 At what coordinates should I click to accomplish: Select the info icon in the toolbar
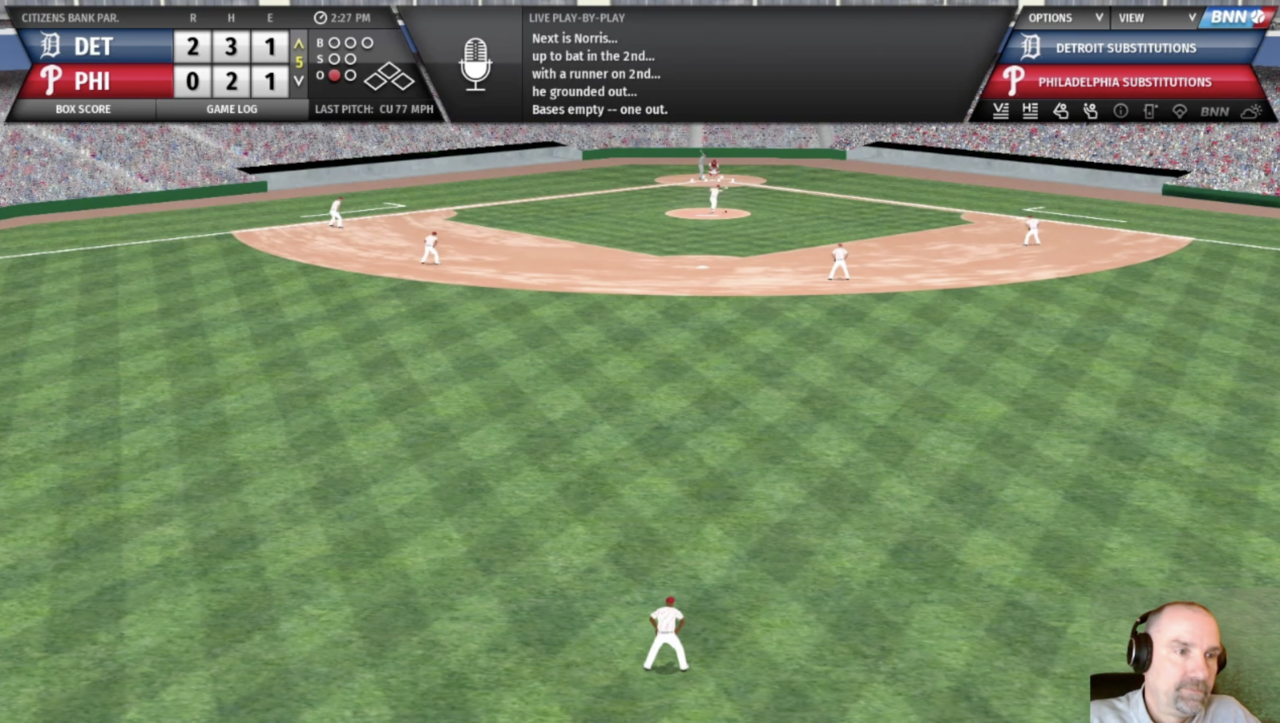(1121, 111)
